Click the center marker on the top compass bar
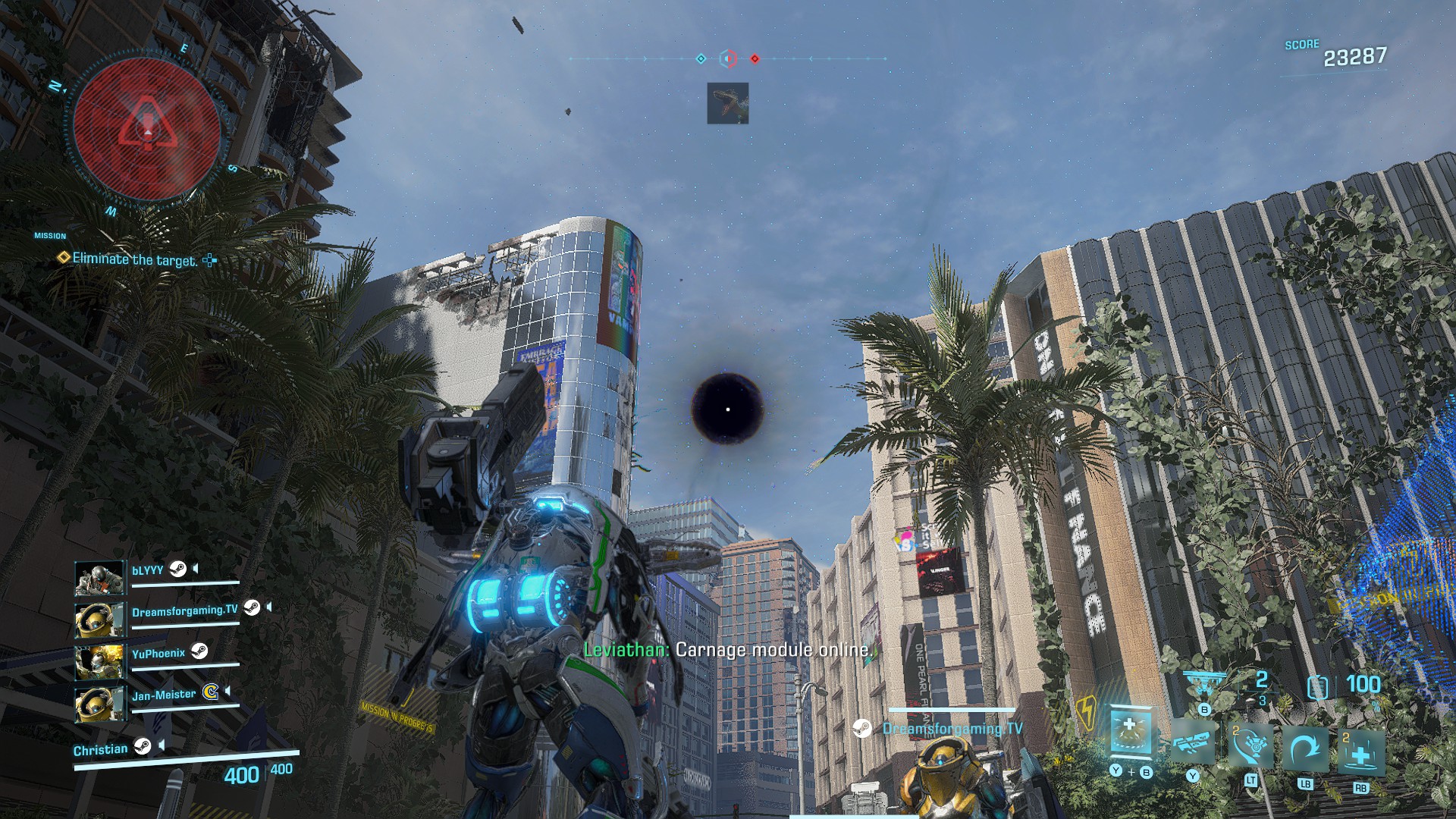This screenshot has height=819, width=1456. click(728, 58)
